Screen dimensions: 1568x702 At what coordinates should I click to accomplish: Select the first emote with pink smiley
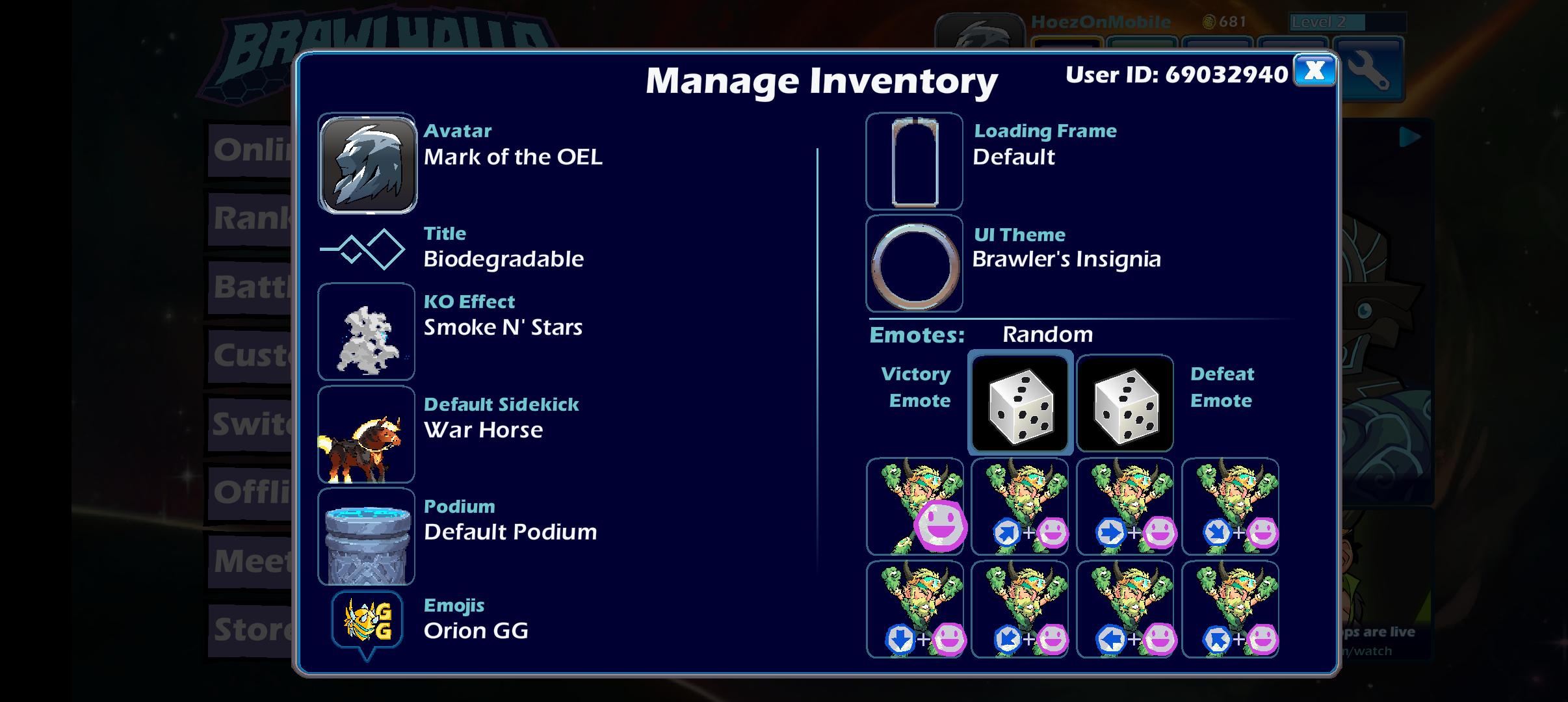pyautogui.click(x=915, y=507)
